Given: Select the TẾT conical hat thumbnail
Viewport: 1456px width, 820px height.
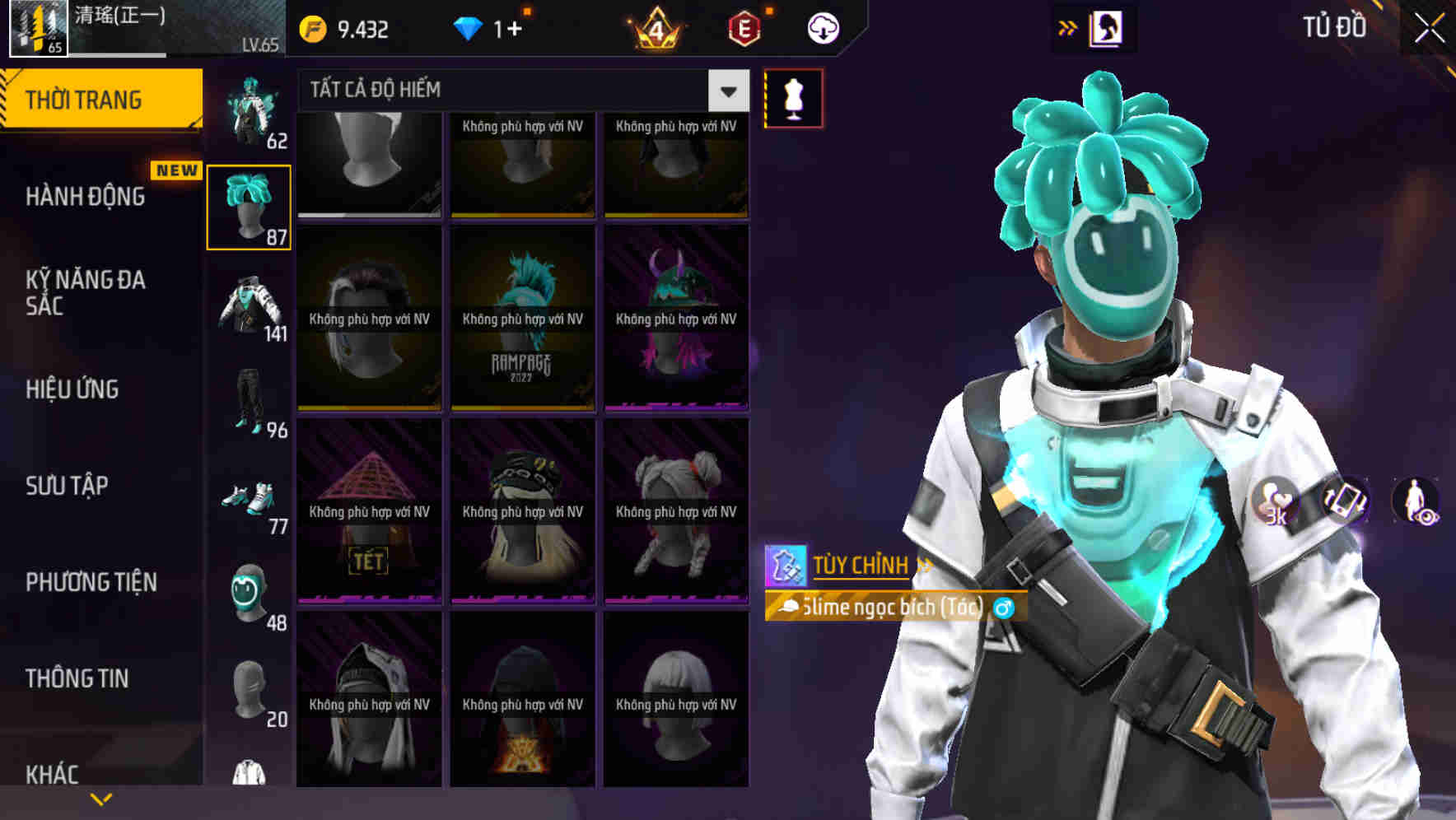Looking at the screenshot, I should (367, 510).
